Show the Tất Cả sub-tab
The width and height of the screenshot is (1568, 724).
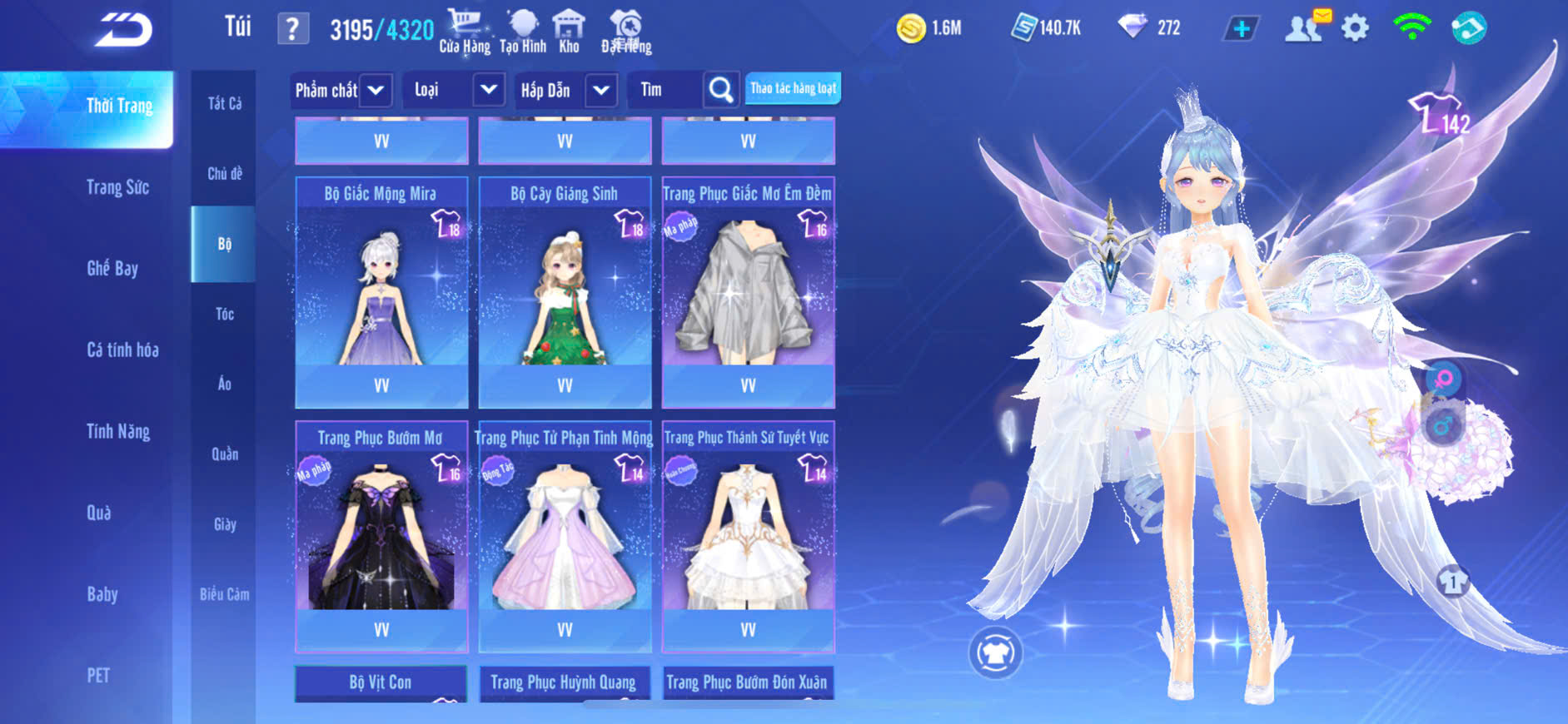point(224,103)
